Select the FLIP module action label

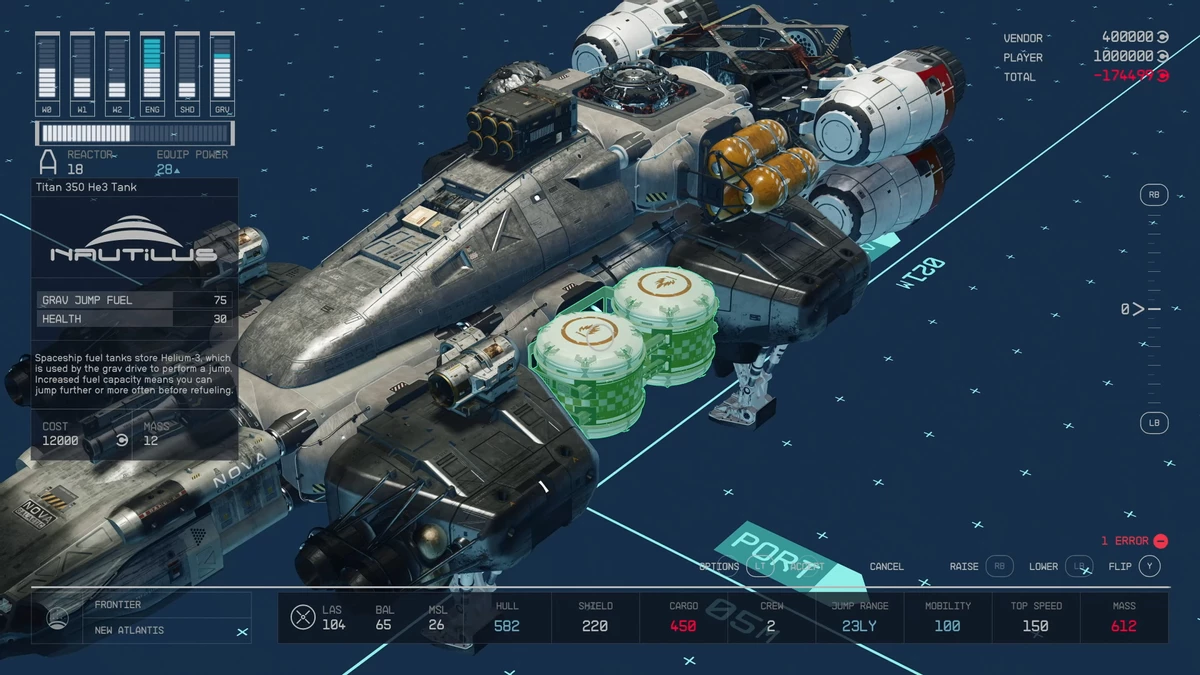[1120, 566]
